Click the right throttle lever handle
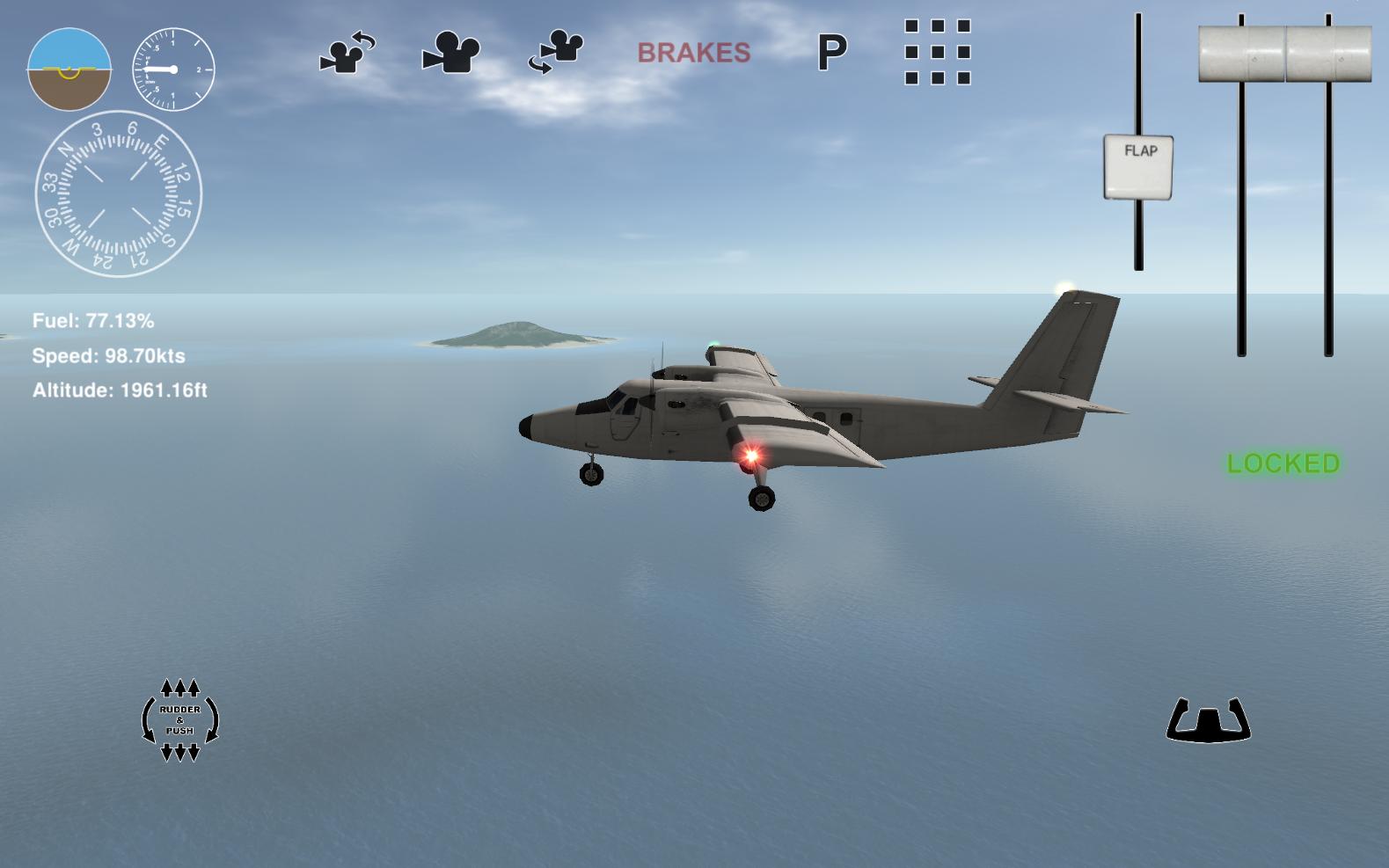This screenshot has height=868, width=1389. pos(1328,54)
